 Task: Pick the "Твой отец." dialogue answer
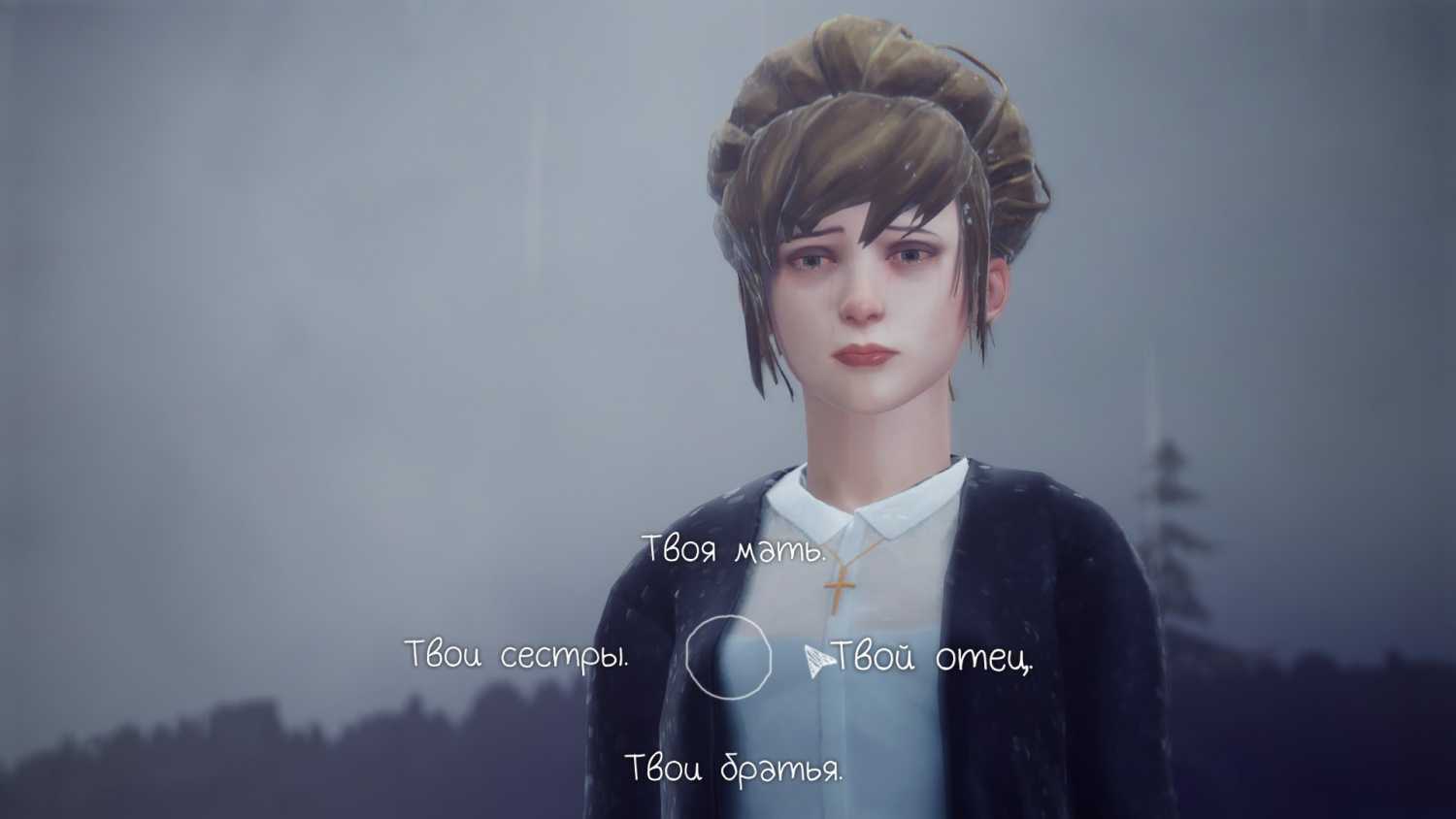(932, 659)
